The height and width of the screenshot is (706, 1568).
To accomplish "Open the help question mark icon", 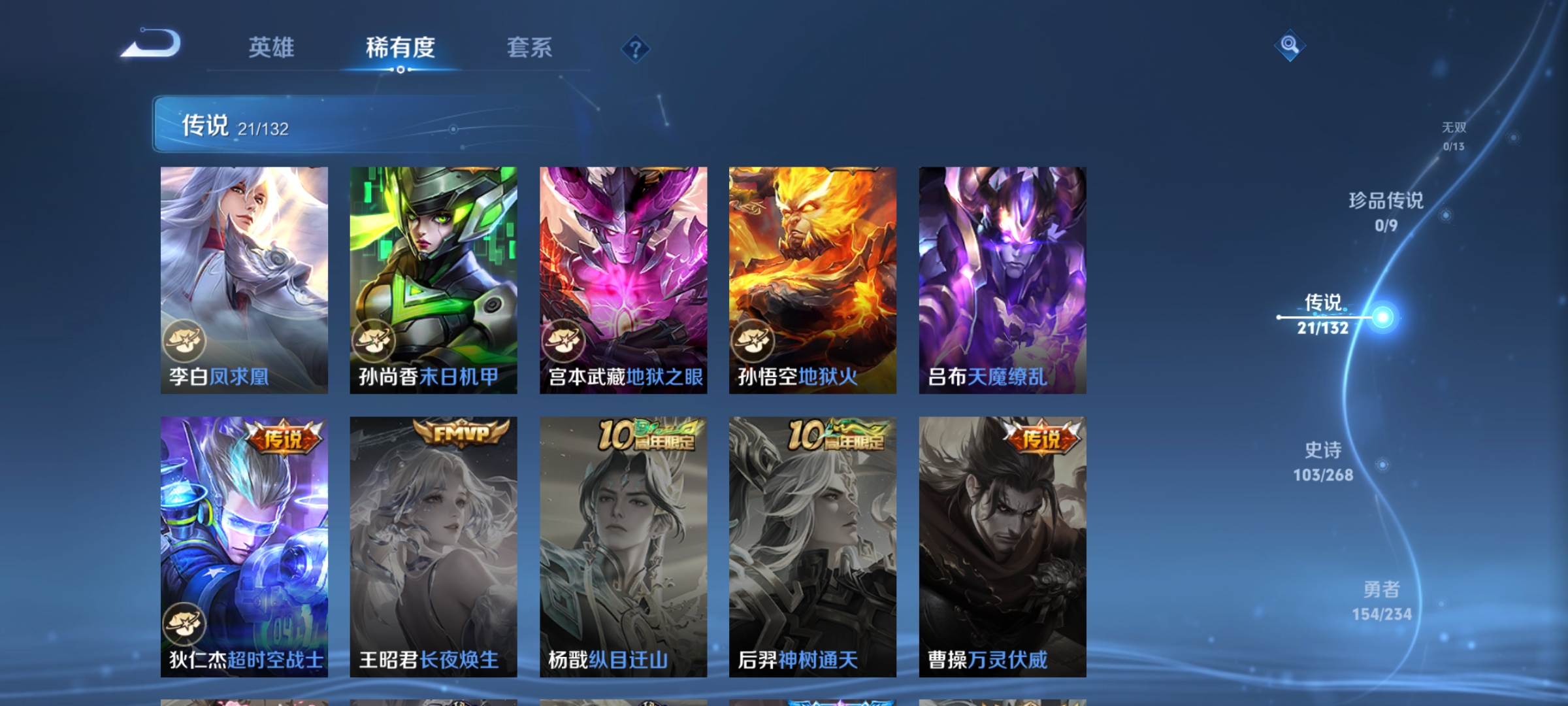I will pos(636,49).
